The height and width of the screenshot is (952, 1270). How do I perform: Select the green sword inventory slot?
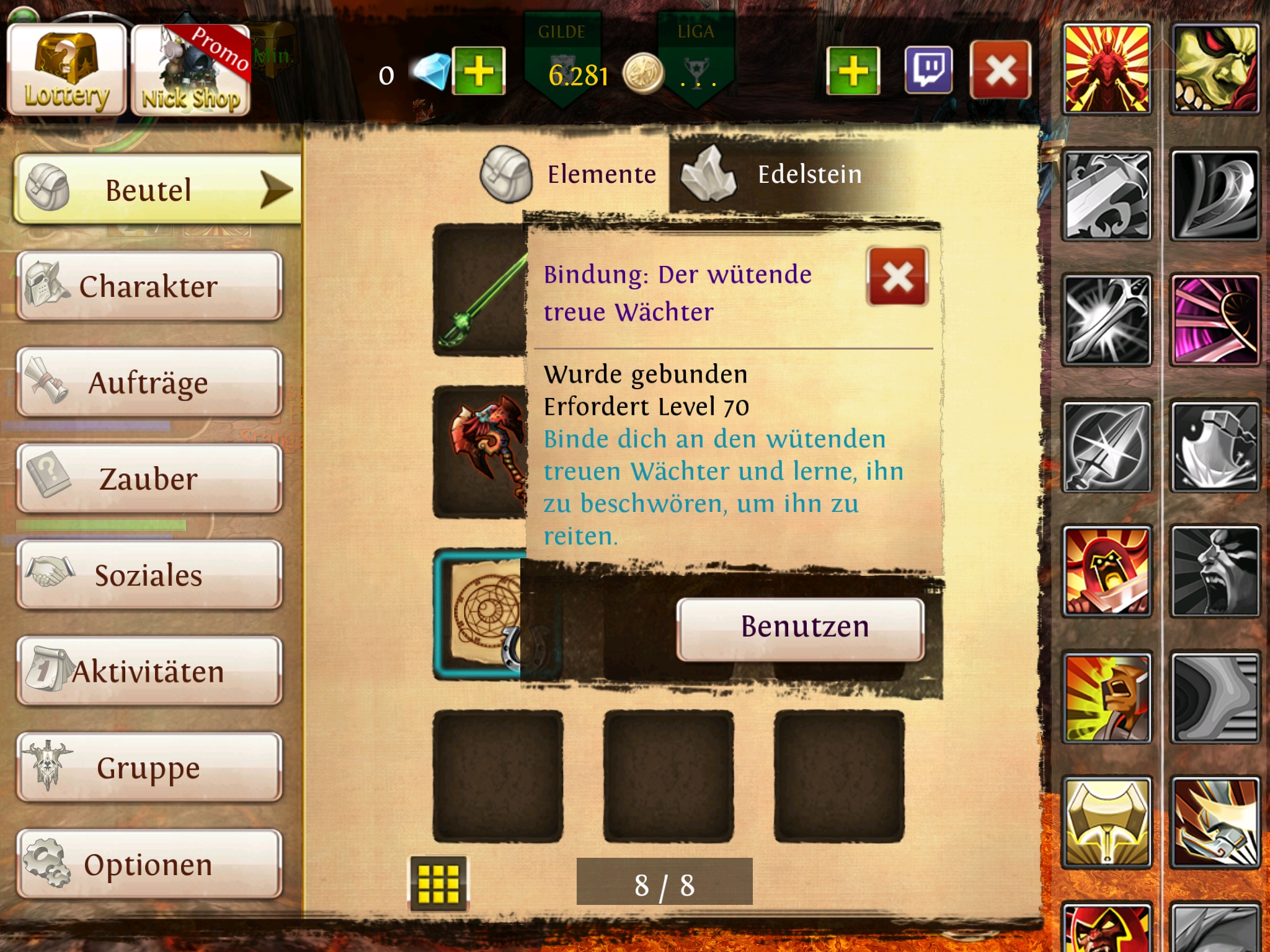tap(479, 291)
